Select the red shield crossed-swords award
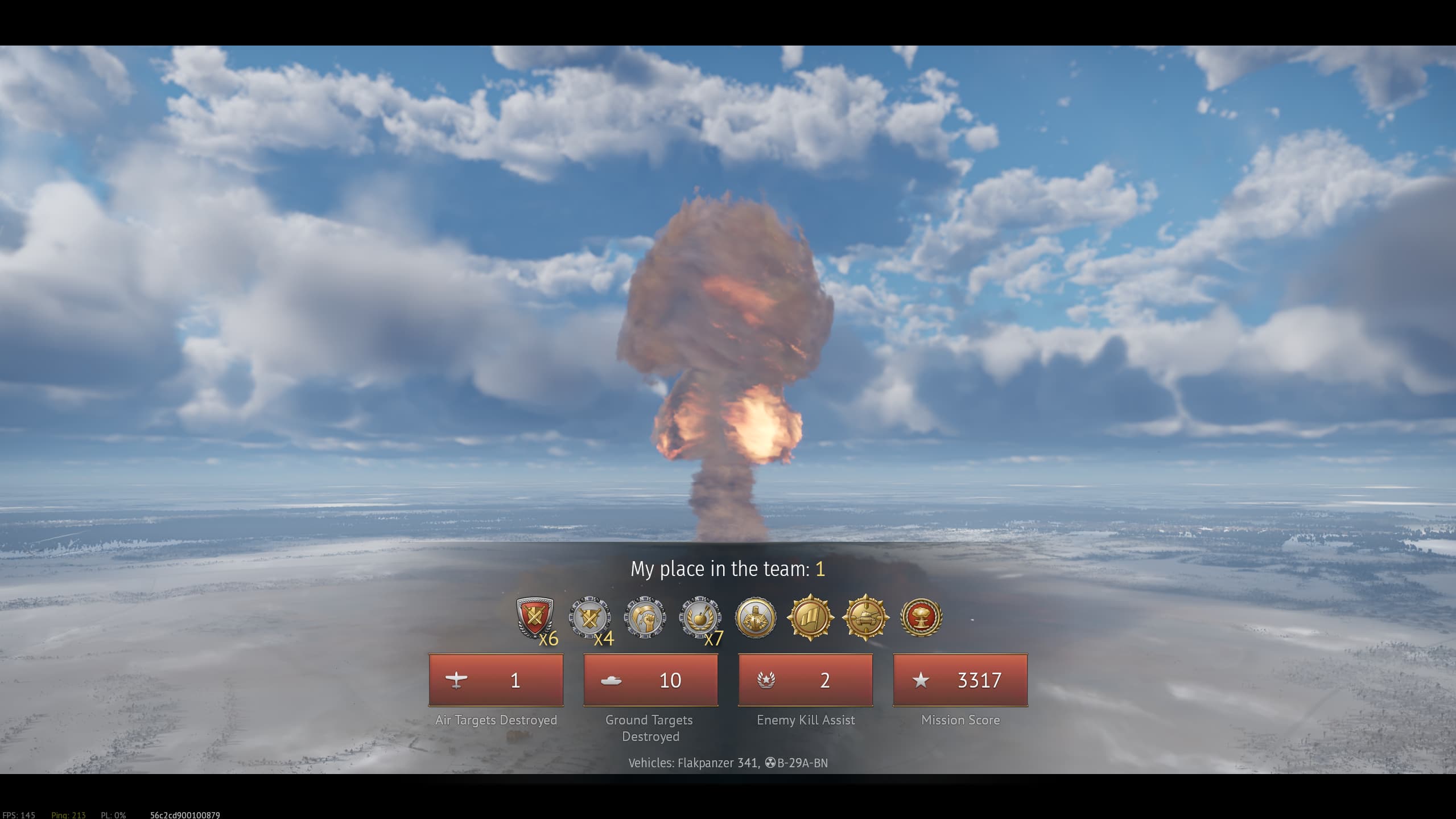The height and width of the screenshot is (819, 1456). coord(535,617)
